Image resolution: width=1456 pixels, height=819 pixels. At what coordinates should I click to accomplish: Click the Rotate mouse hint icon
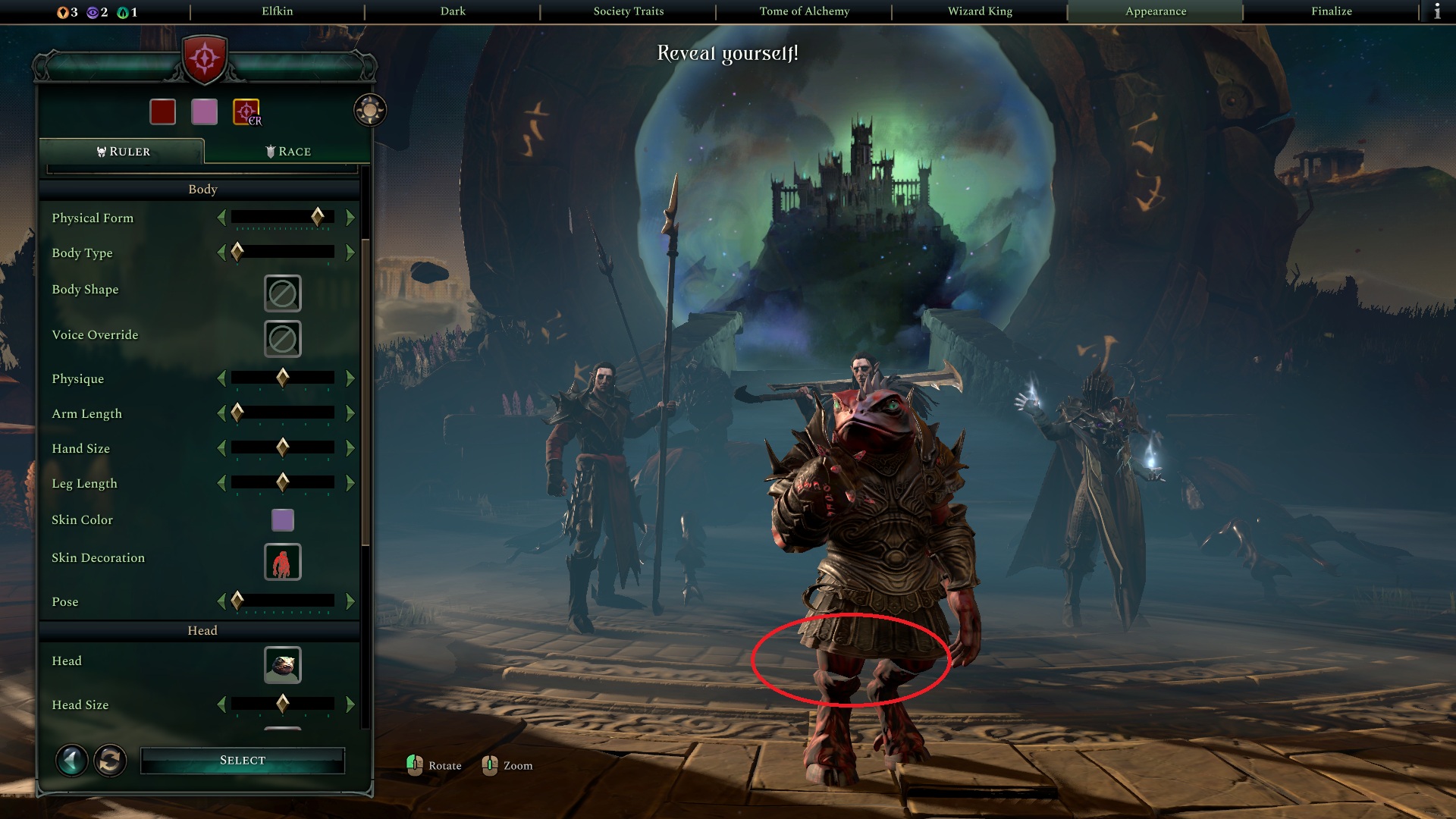416,765
